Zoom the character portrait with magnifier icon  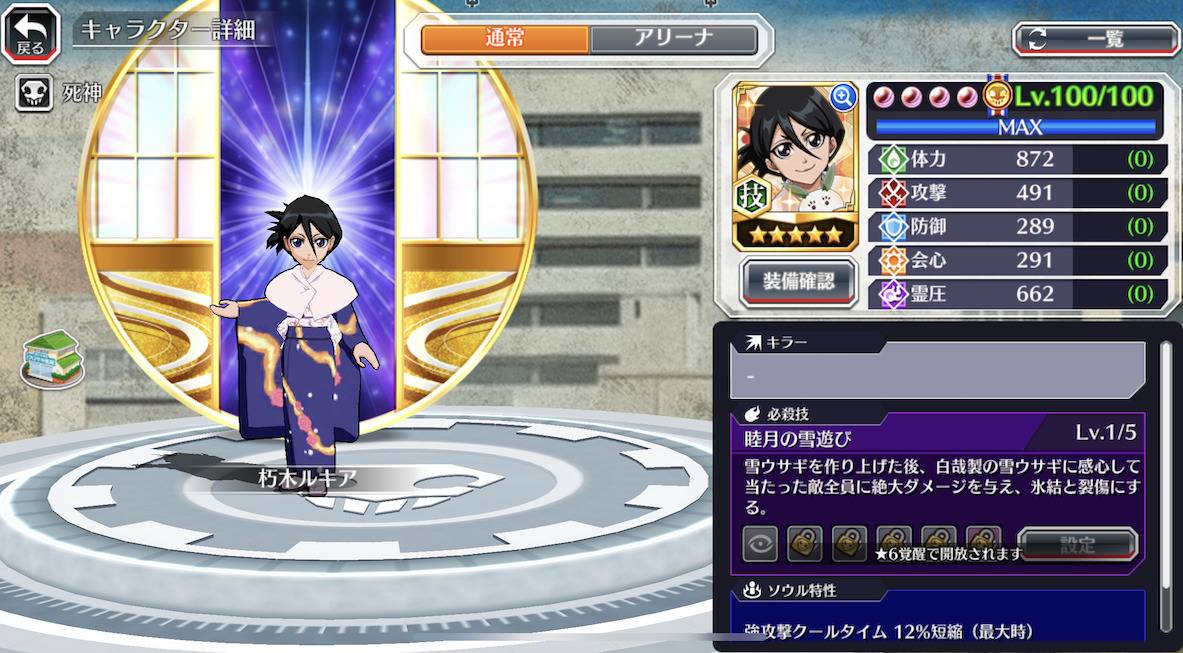point(843,97)
